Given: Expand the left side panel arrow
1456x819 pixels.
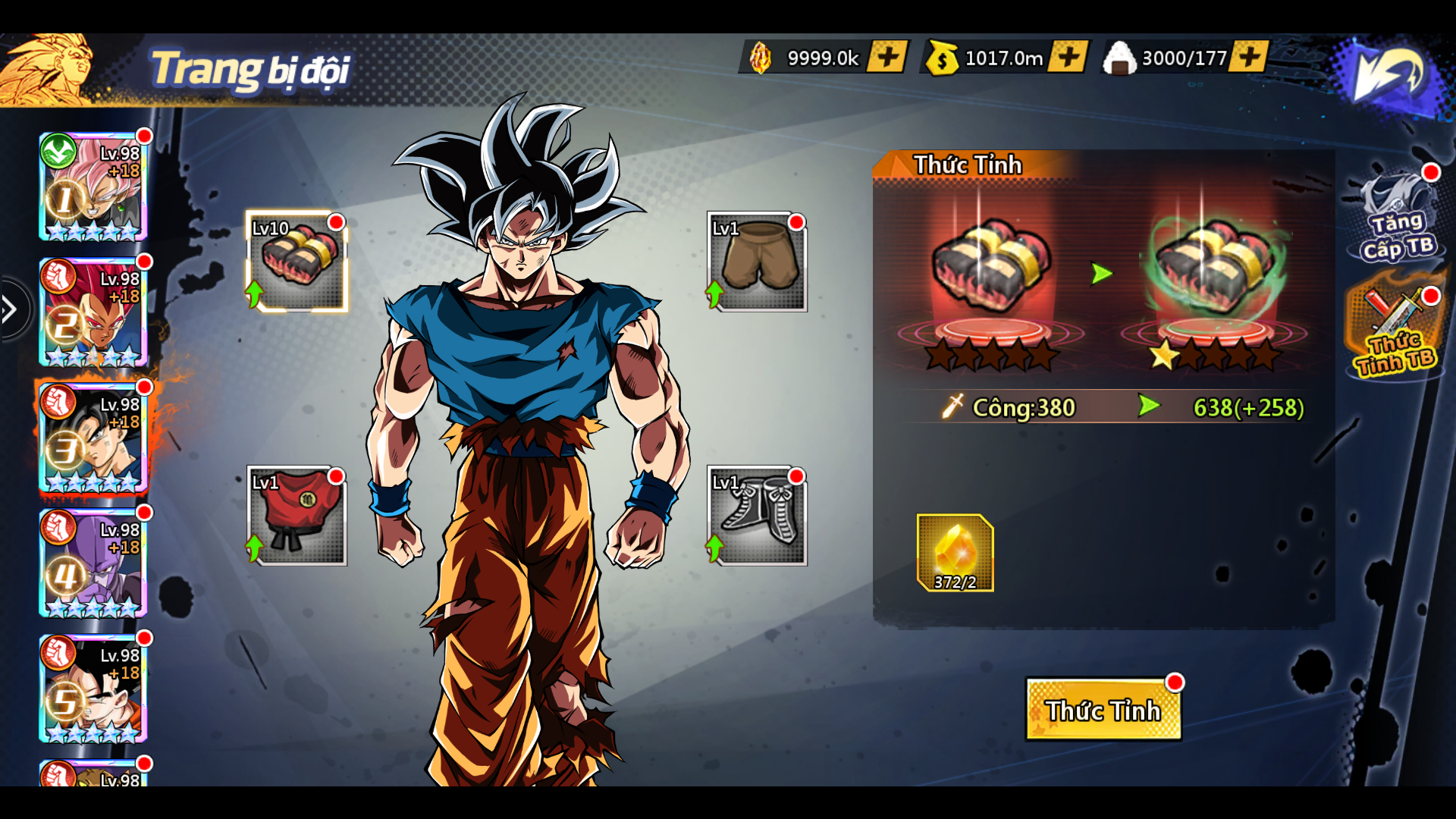Looking at the screenshot, I should [x=11, y=309].
